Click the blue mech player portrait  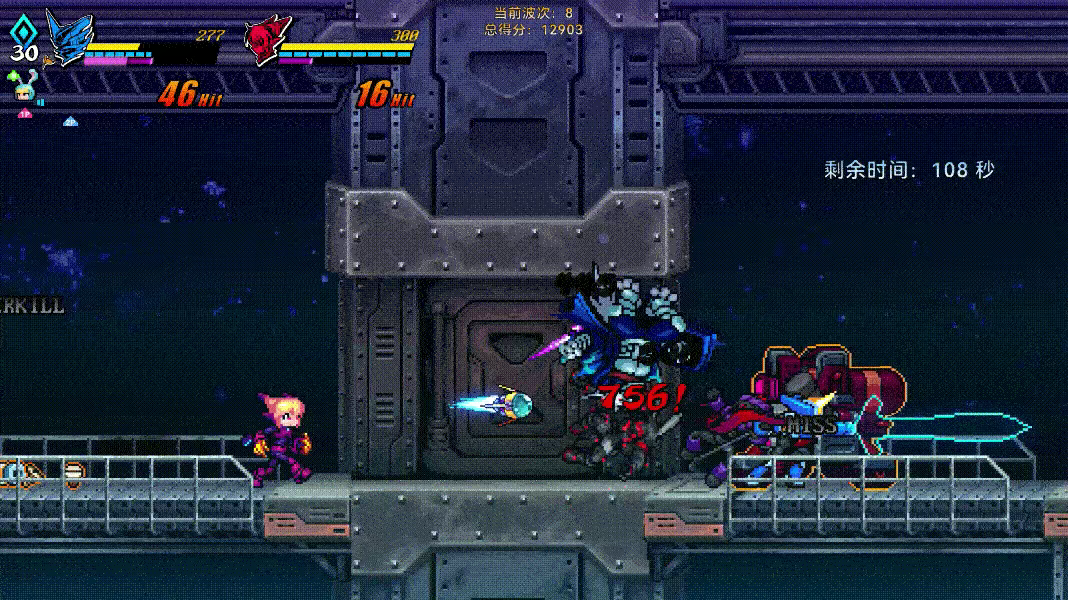pos(66,40)
